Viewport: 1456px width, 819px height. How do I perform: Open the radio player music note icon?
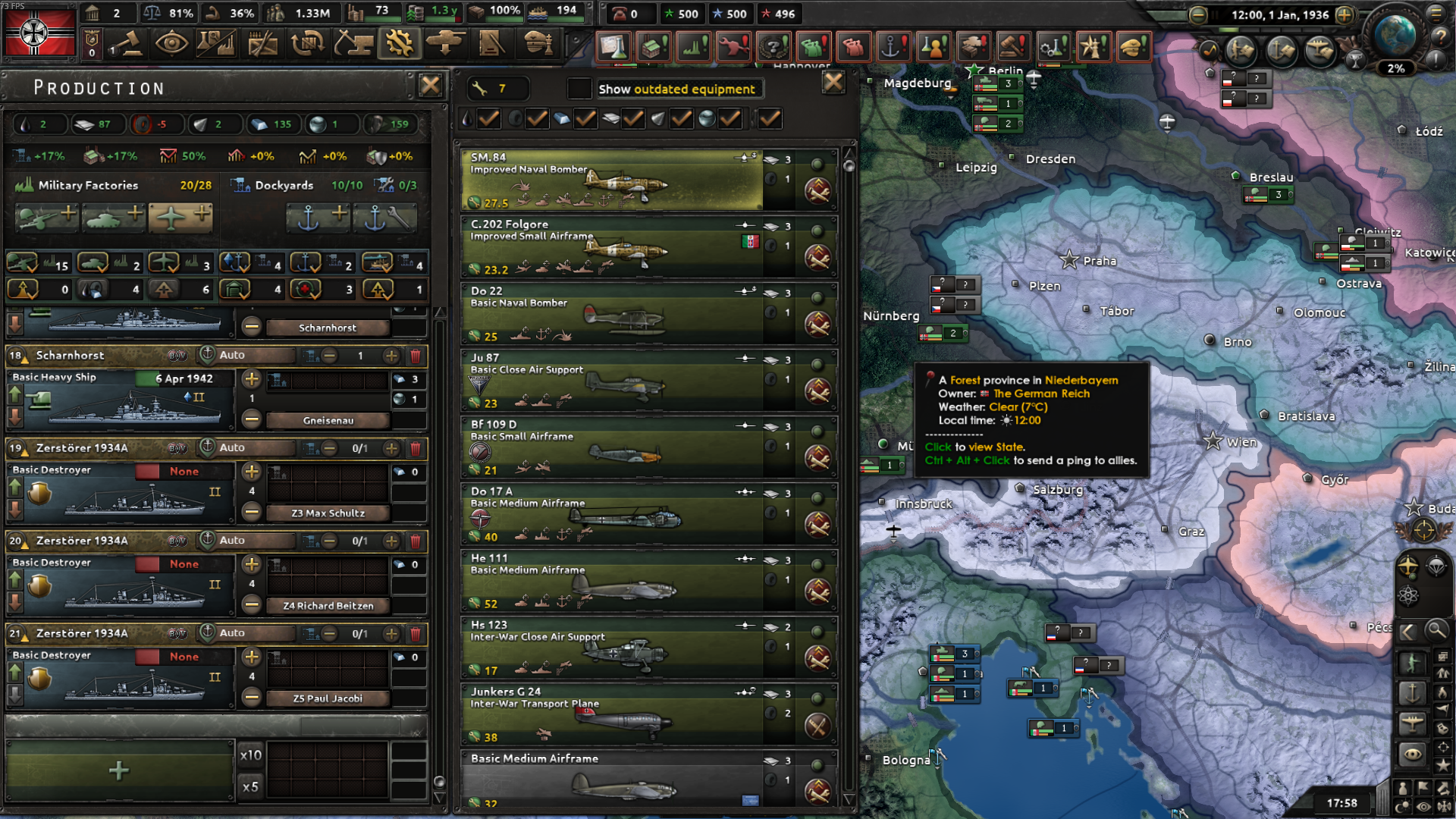(1209, 51)
